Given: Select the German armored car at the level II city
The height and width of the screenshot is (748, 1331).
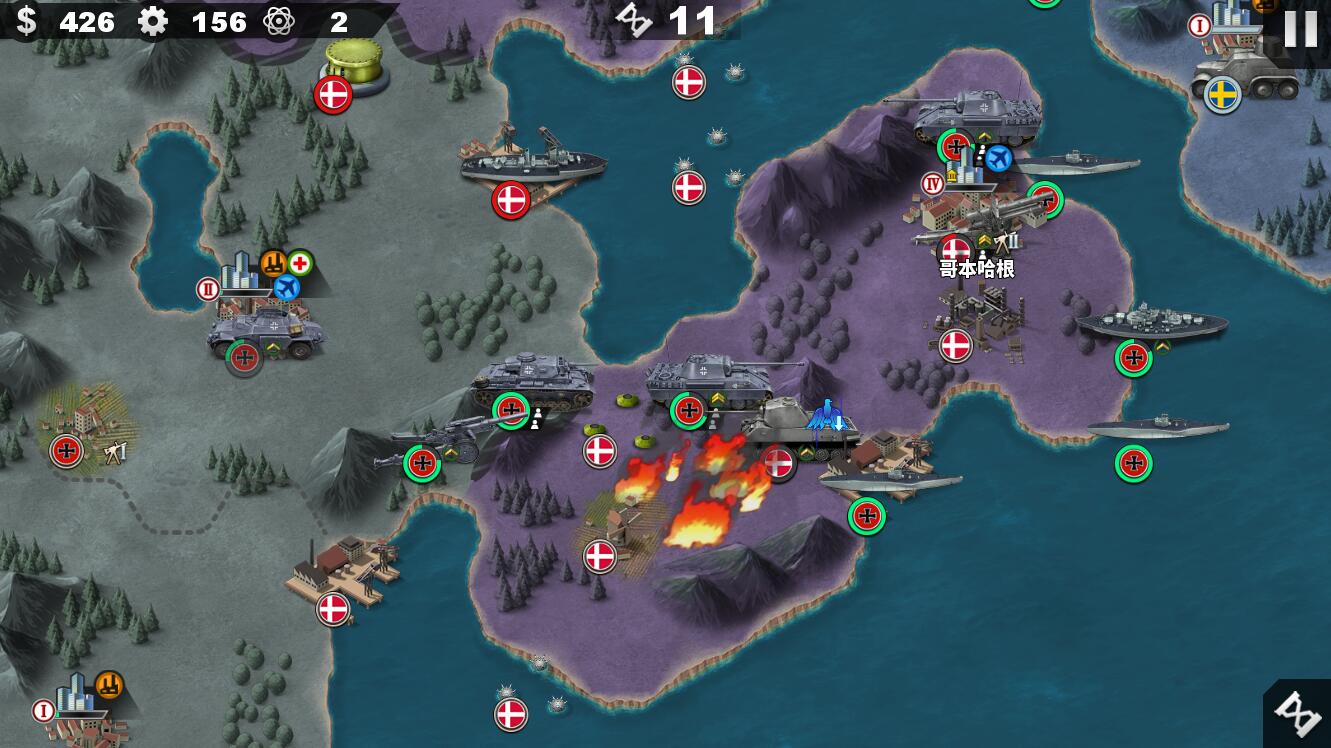Looking at the screenshot, I should pos(265,332).
